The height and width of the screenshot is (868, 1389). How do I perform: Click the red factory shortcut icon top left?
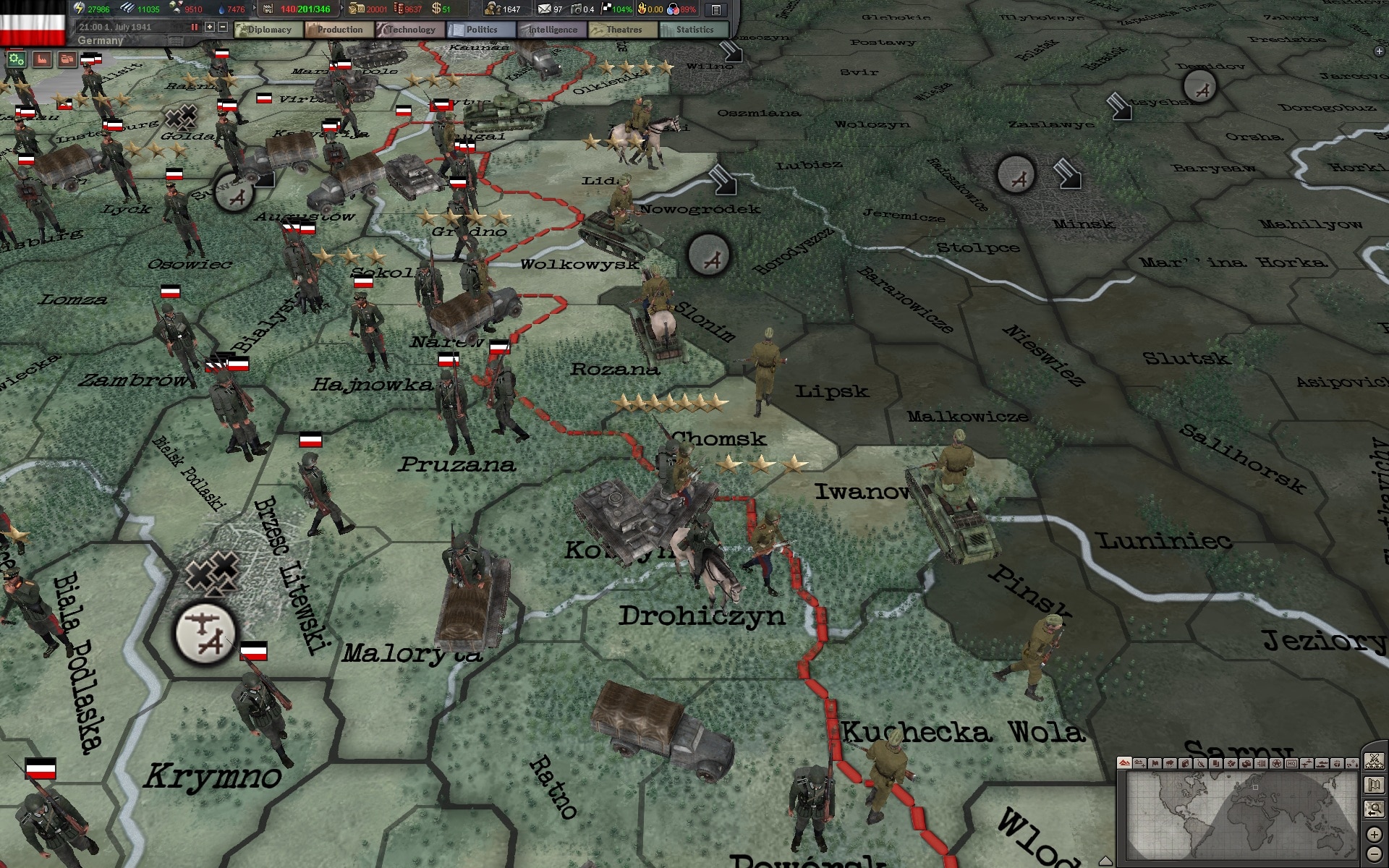(43, 61)
